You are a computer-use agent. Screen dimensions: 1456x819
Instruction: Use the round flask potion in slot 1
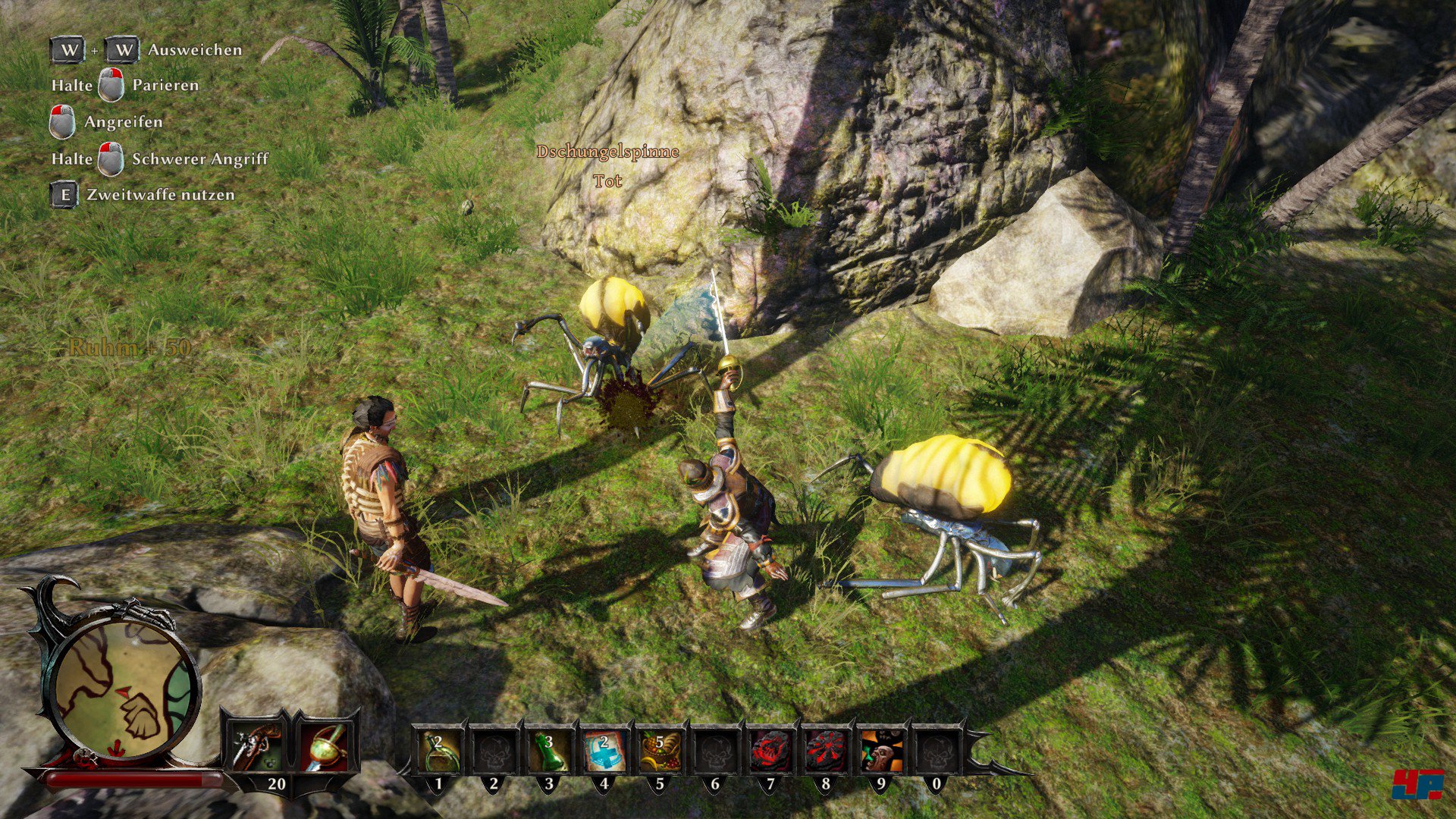438,751
